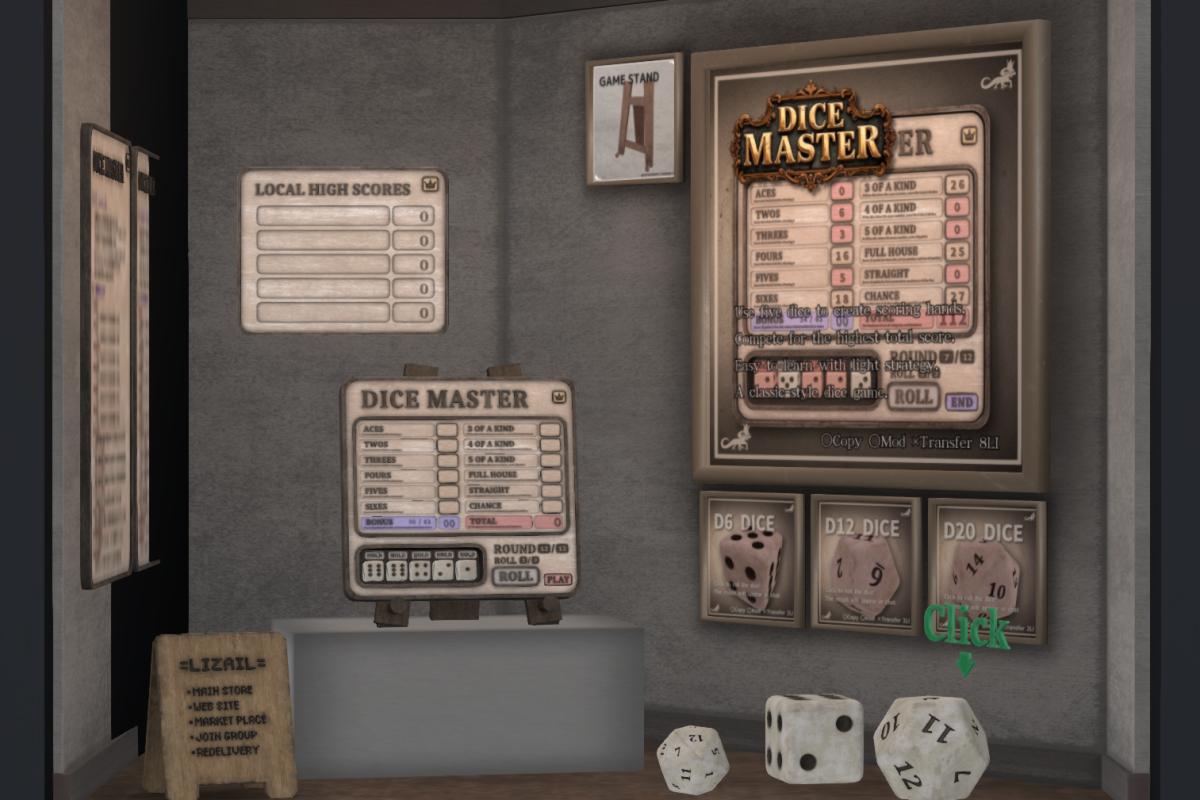
Task: Hit ROLL on the easel Dice Master board
Action: 514,577
